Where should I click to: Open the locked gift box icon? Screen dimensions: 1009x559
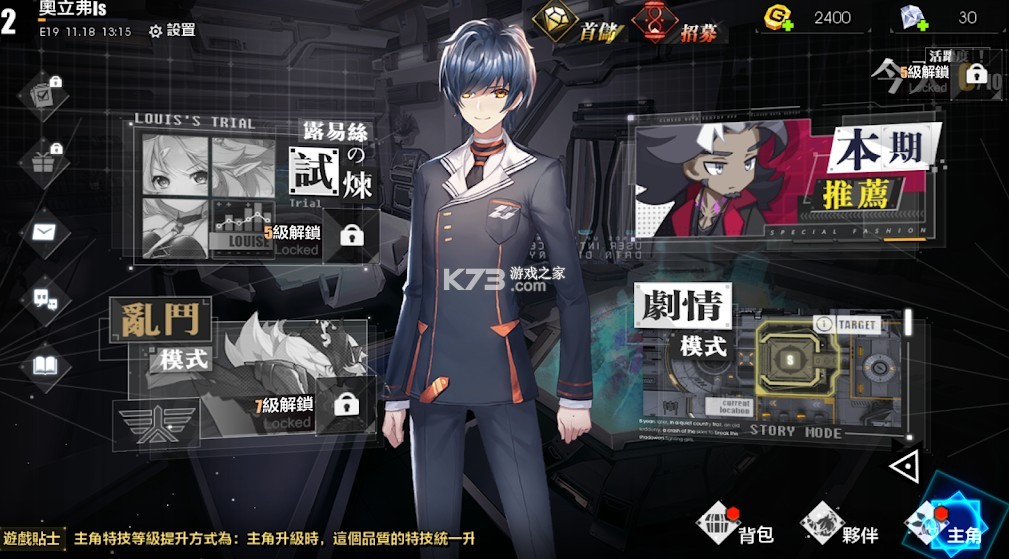point(43,160)
